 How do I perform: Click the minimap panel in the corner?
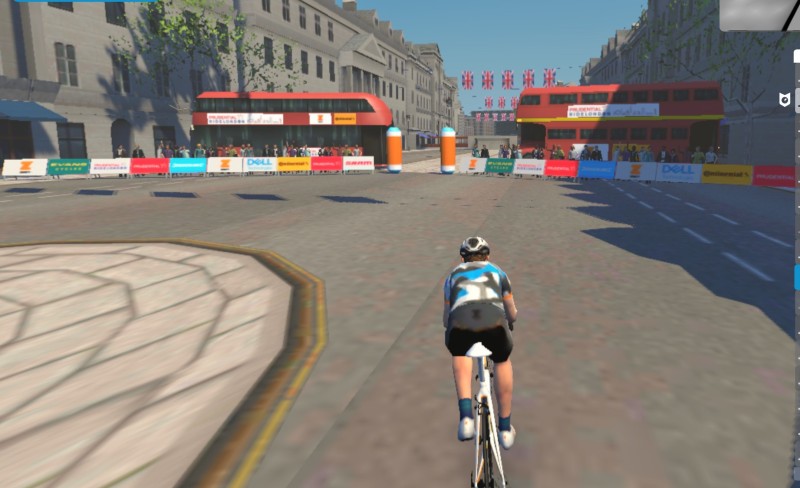tap(760, 14)
